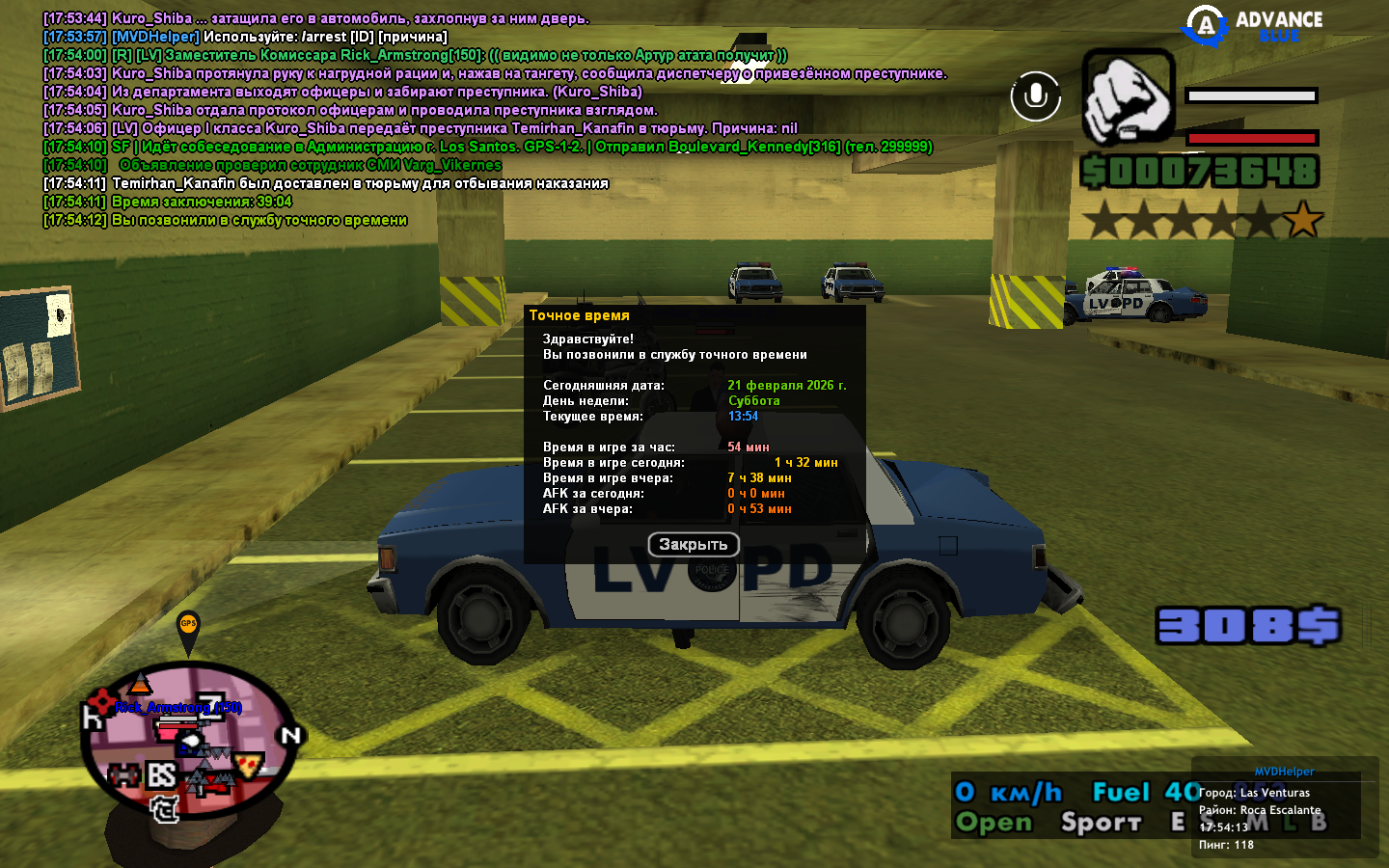Close the Точное время dialog with Закрыть
The height and width of the screenshot is (868, 1389).
coord(693,545)
